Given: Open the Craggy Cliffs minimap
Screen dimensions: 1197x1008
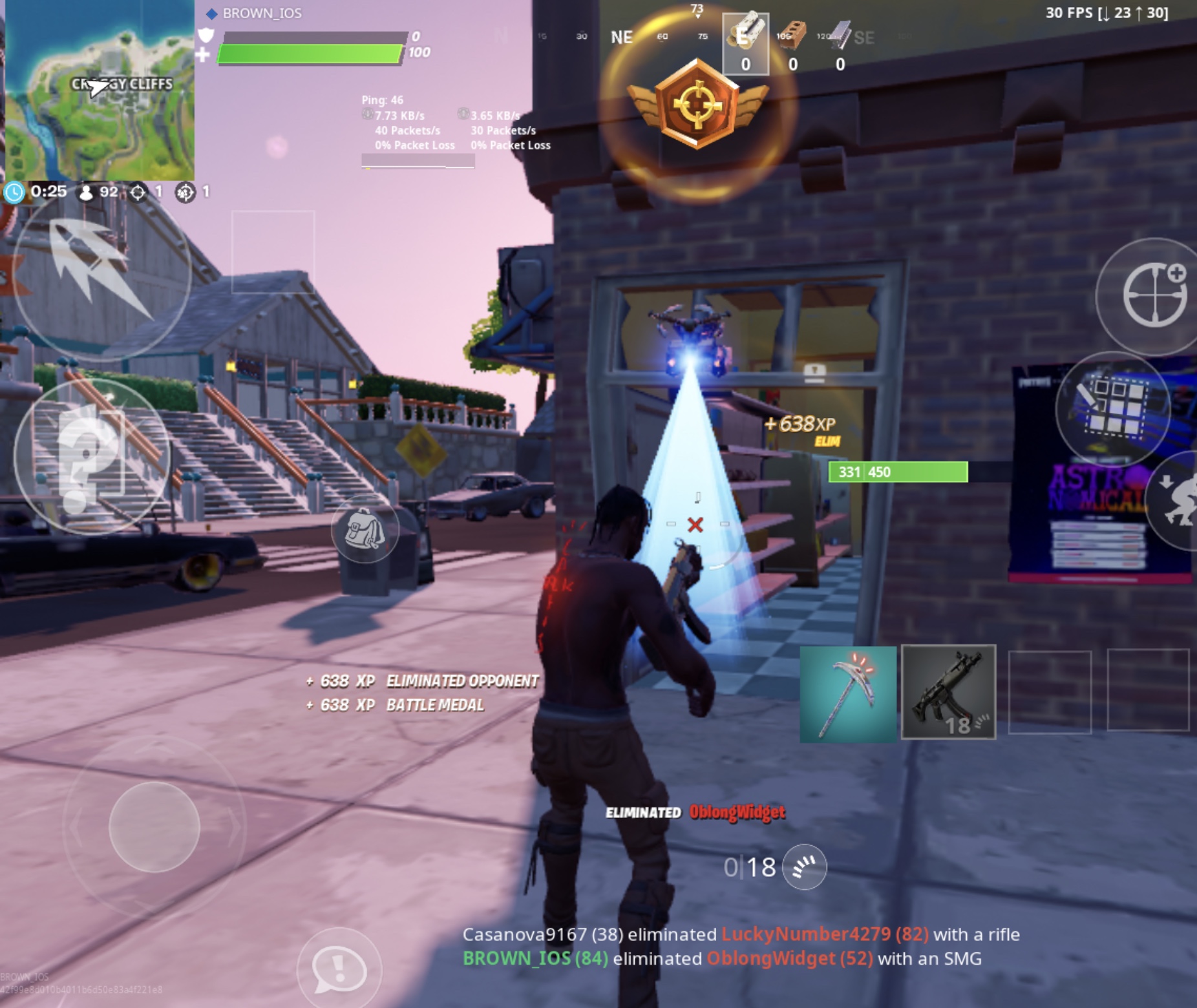Looking at the screenshot, I should point(99,90).
